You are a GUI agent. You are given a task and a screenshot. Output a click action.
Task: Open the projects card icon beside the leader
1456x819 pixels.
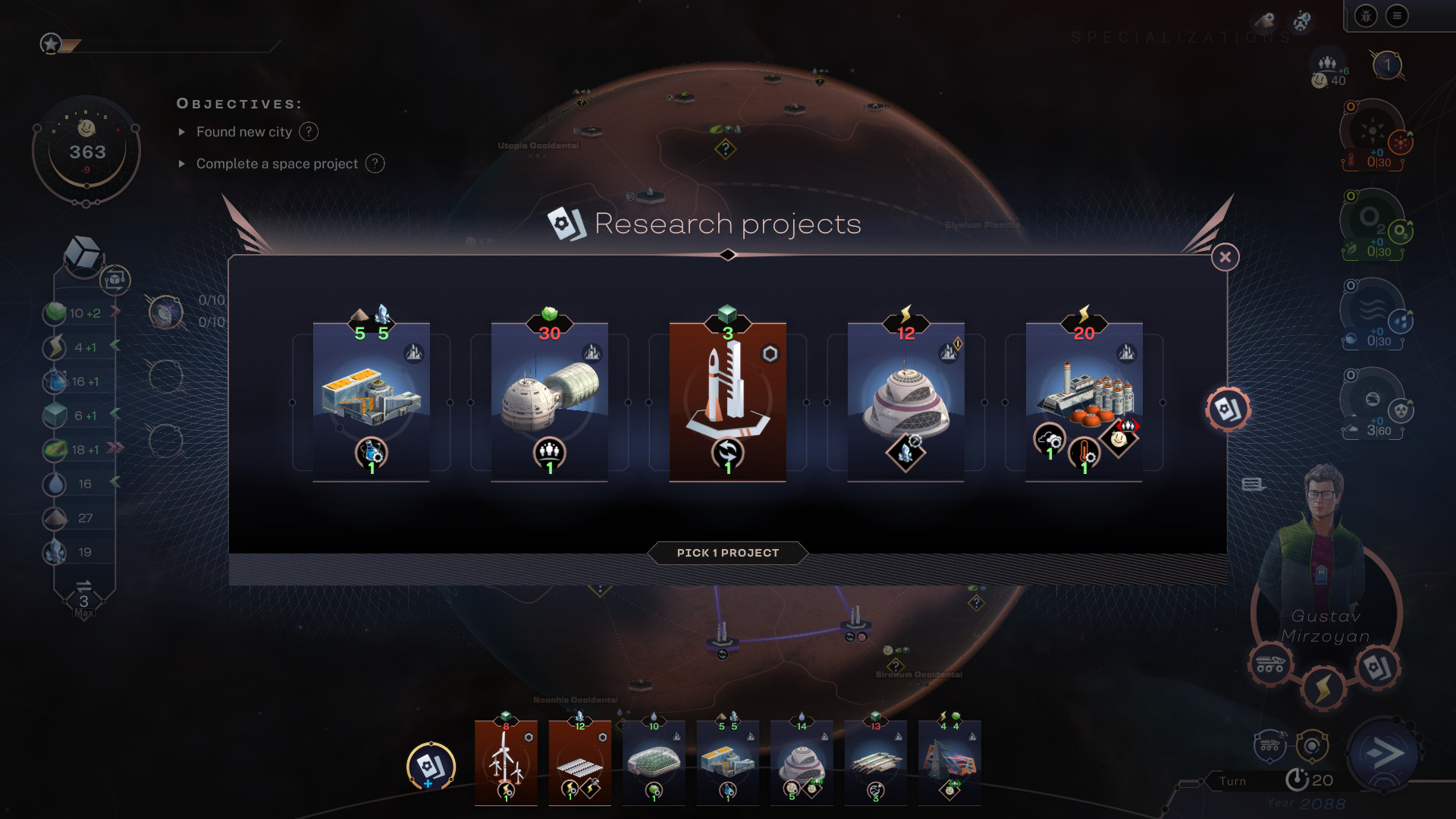pos(1376,668)
